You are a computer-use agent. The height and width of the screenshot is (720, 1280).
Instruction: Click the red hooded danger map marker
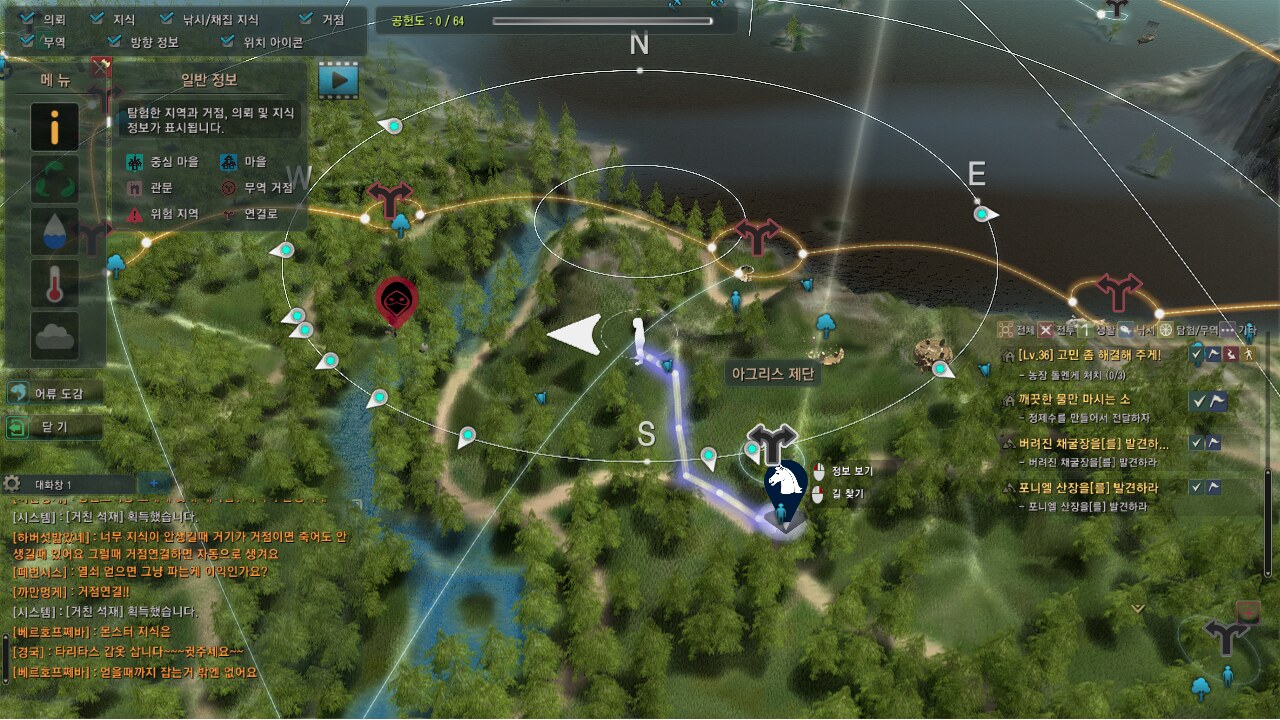396,300
